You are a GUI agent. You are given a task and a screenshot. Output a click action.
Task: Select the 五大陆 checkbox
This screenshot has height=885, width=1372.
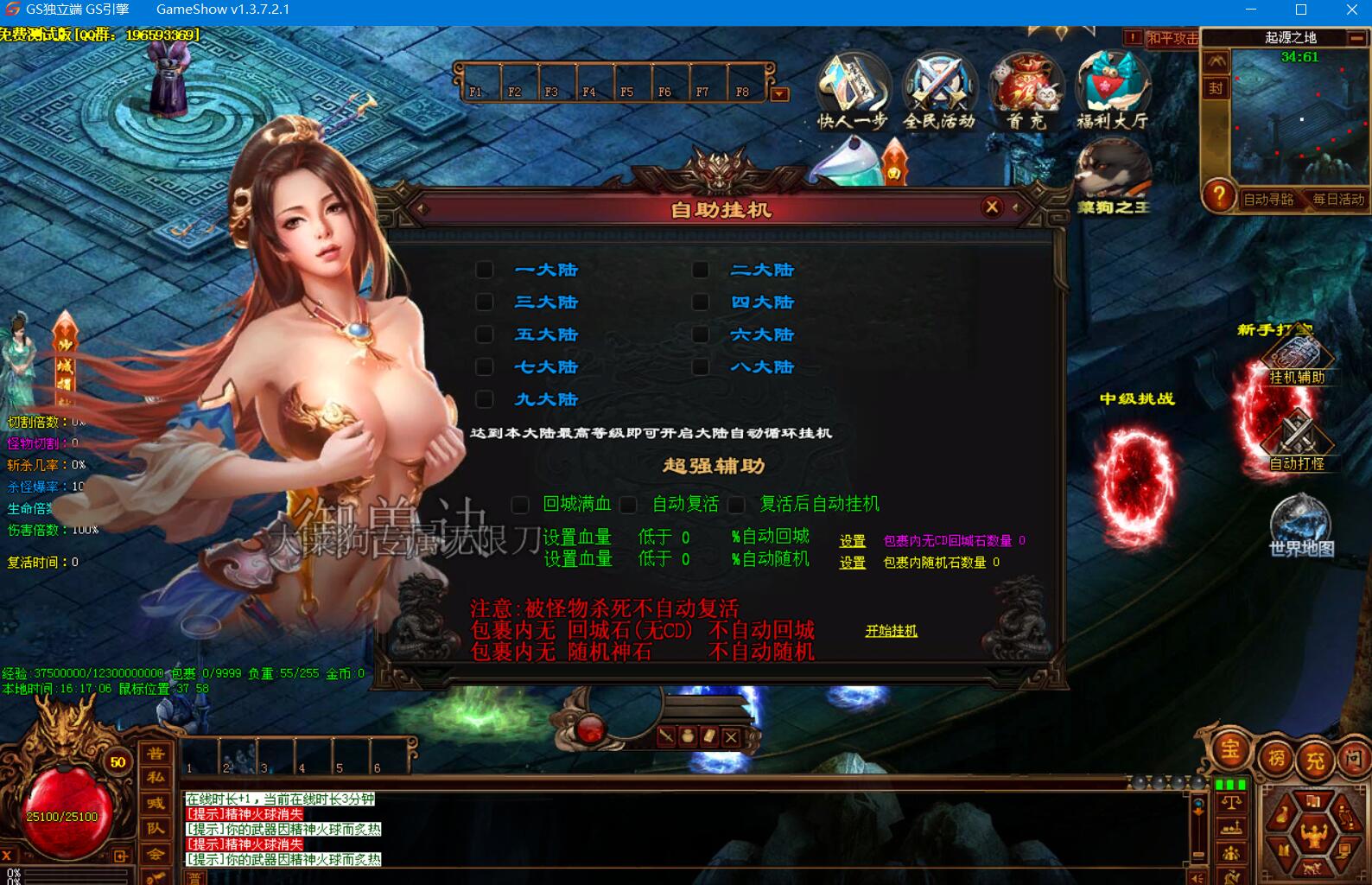coord(485,334)
